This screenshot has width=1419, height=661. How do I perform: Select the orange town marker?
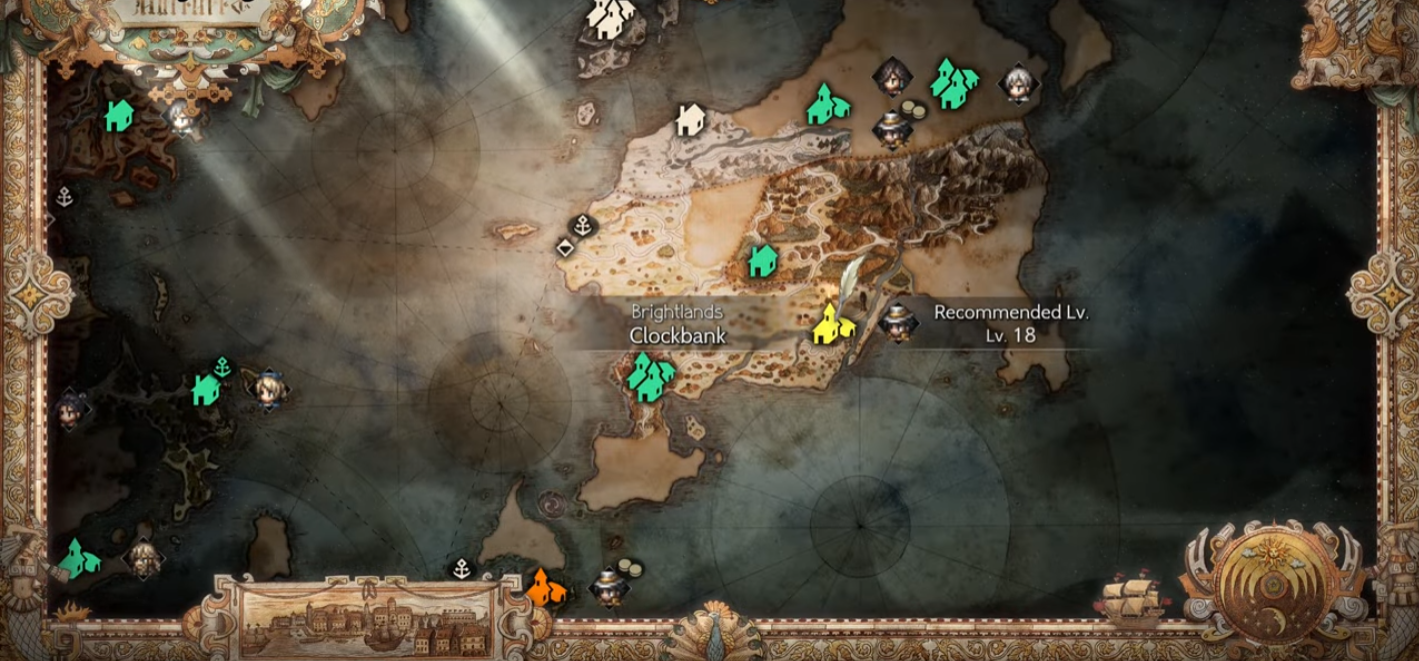546,587
